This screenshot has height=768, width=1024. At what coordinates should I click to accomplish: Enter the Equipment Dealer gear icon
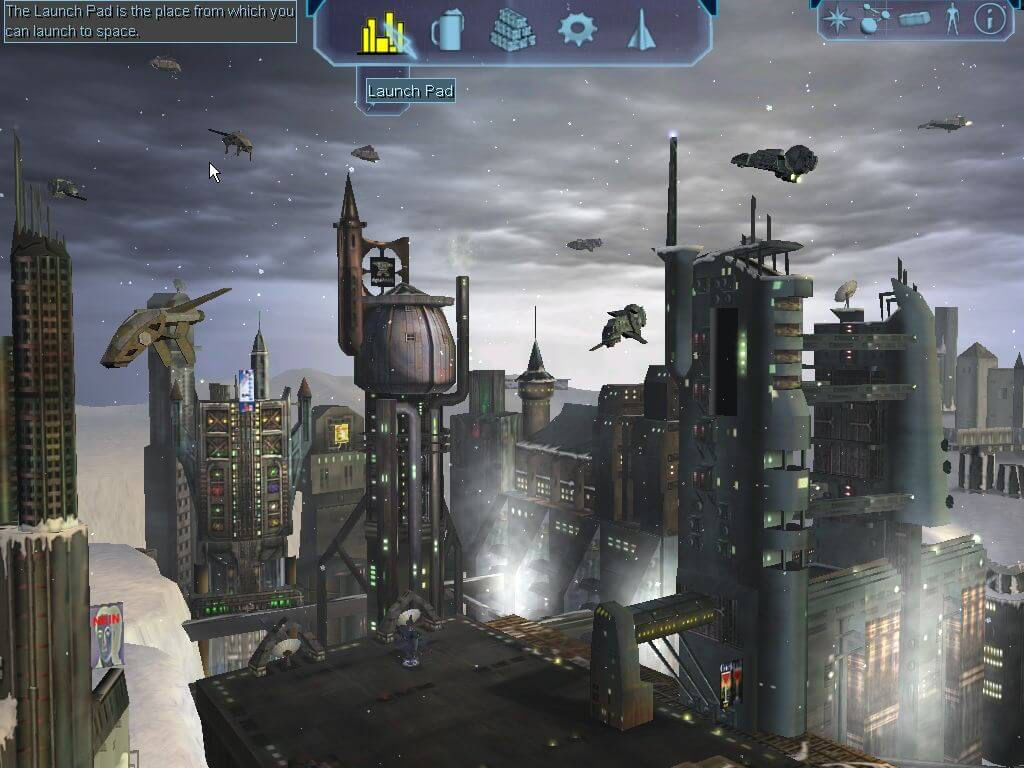click(x=577, y=29)
